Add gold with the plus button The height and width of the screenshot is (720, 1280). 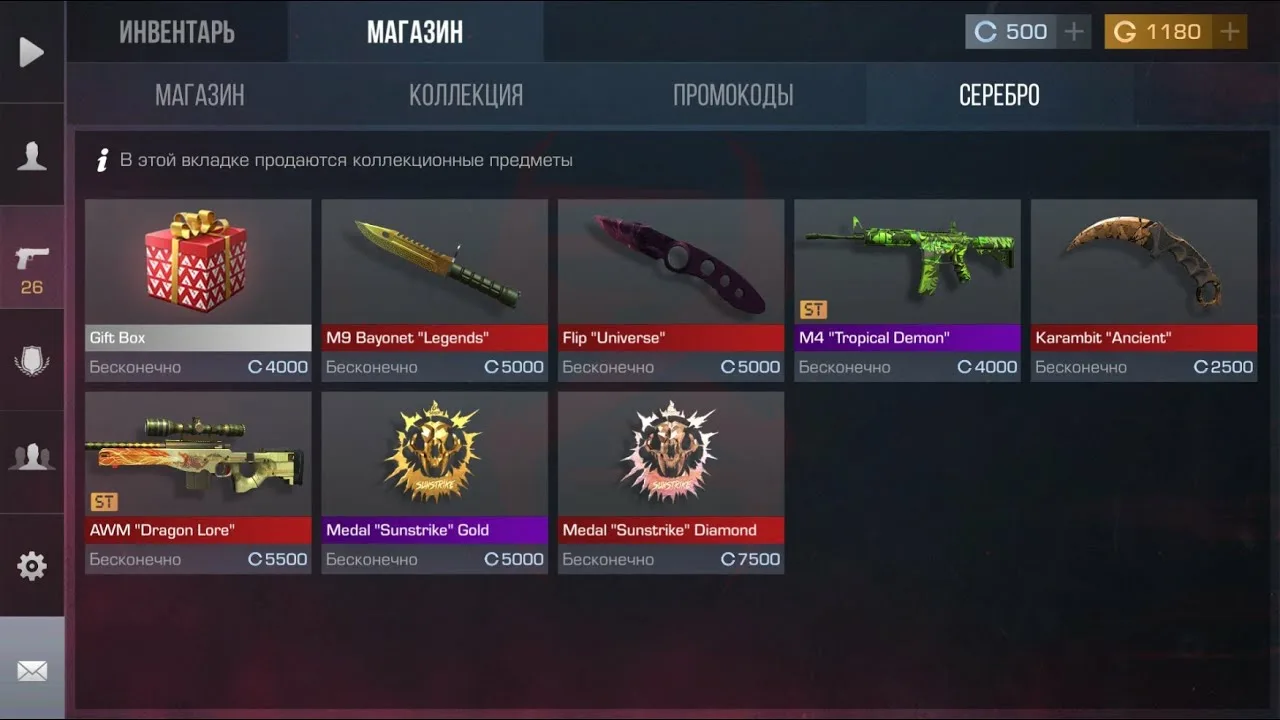coord(1229,32)
